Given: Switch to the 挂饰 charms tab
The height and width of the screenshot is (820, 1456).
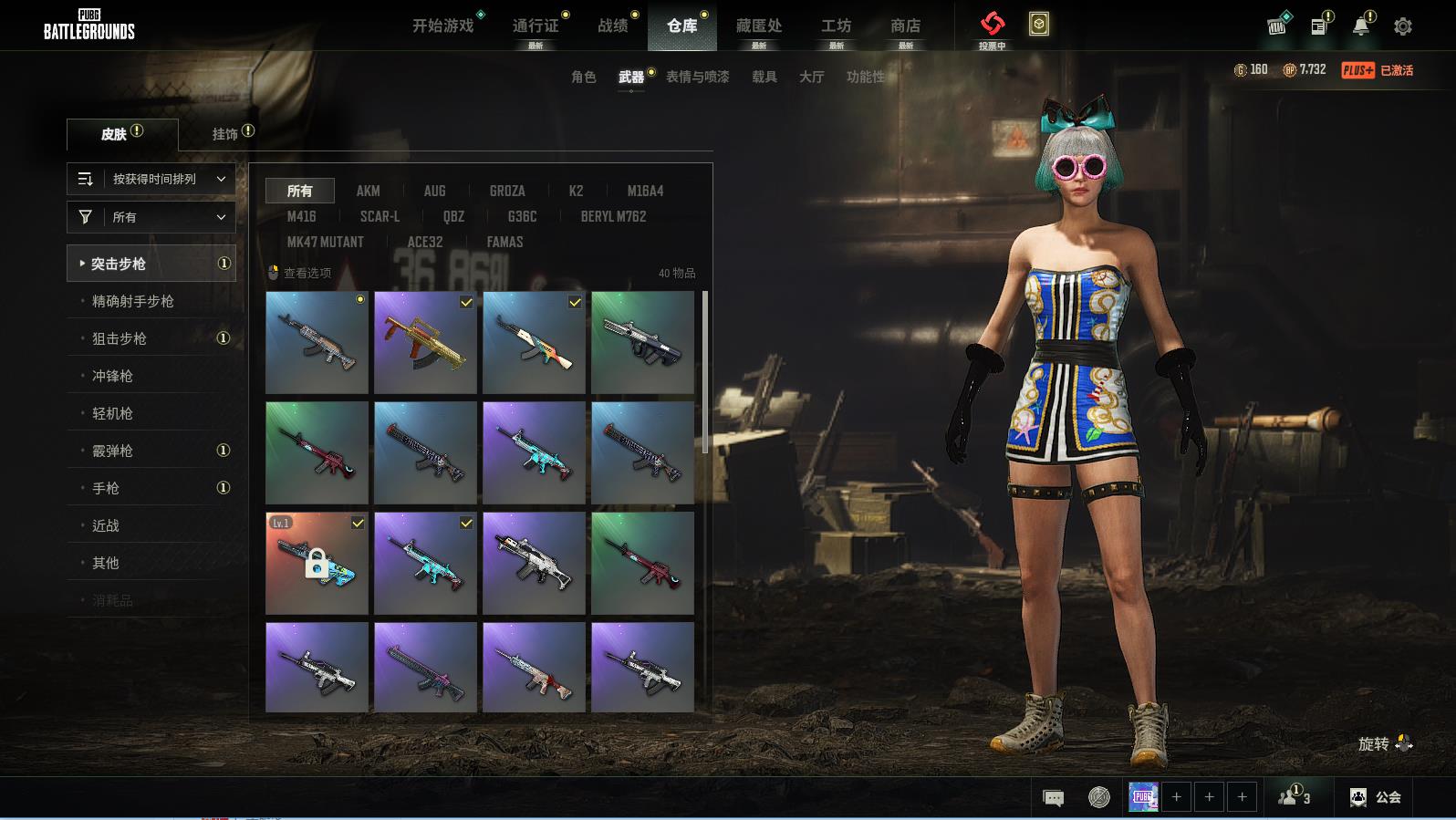Looking at the screenshot, I should pos(225,134).
